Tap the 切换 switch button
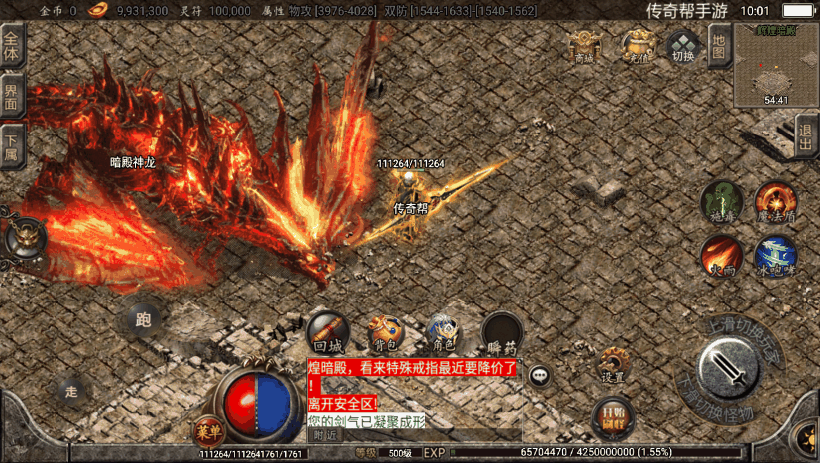 (683, 47)
